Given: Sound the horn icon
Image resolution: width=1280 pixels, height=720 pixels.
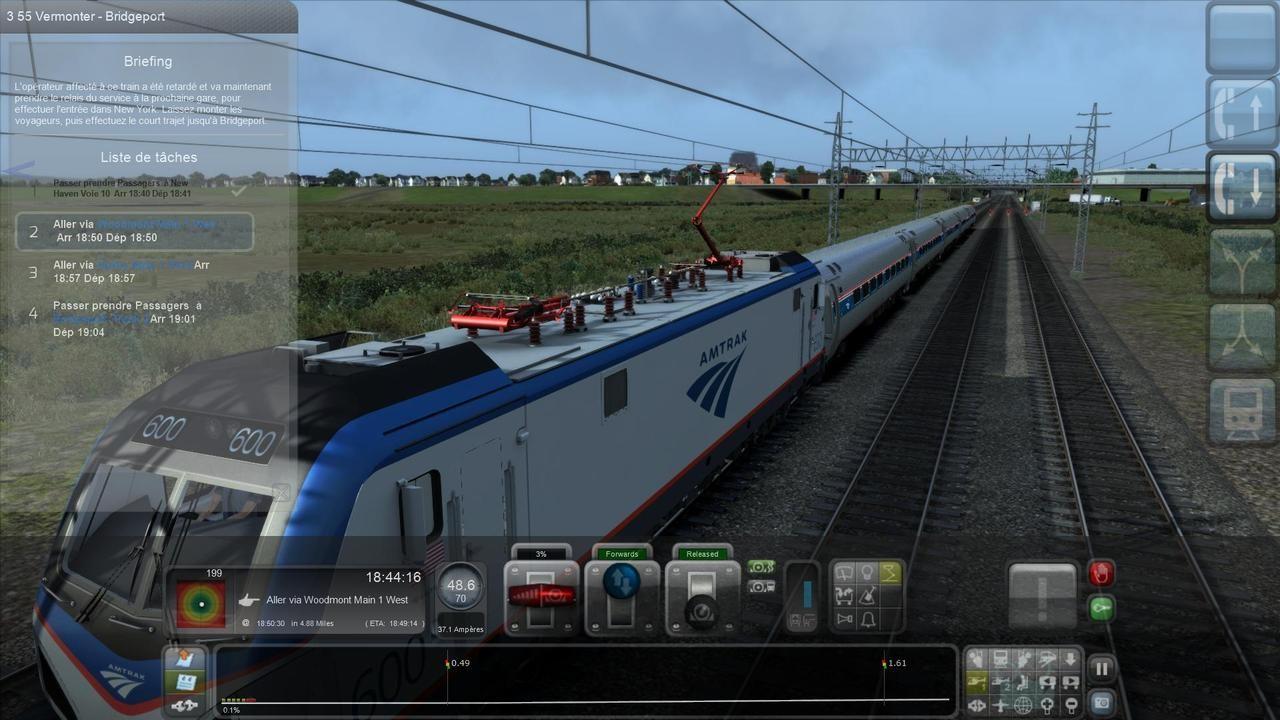Looking at the screenshot, I should [843, 619].
